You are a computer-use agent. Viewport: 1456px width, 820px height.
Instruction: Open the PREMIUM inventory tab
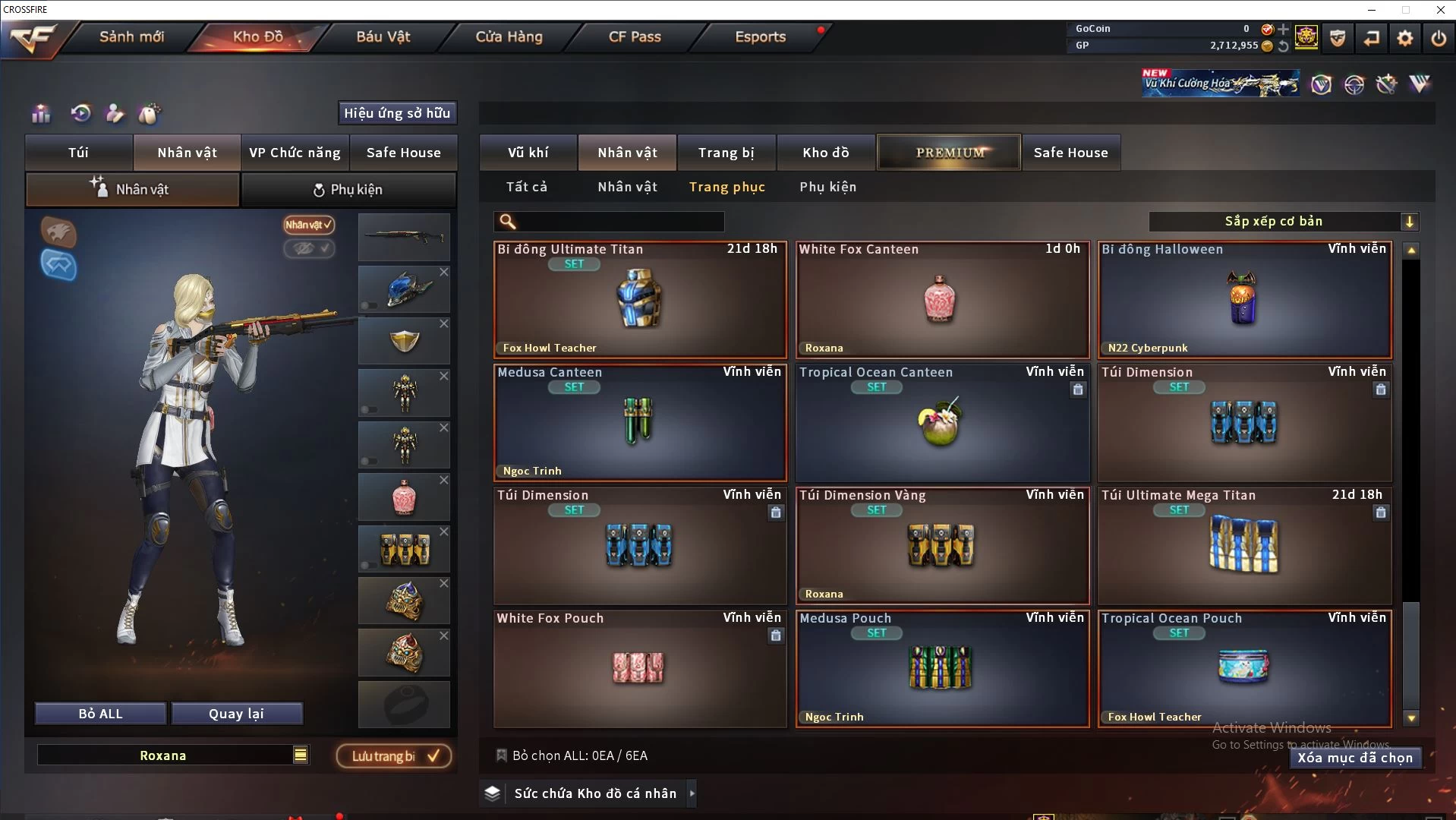click(x=949, y=153)
